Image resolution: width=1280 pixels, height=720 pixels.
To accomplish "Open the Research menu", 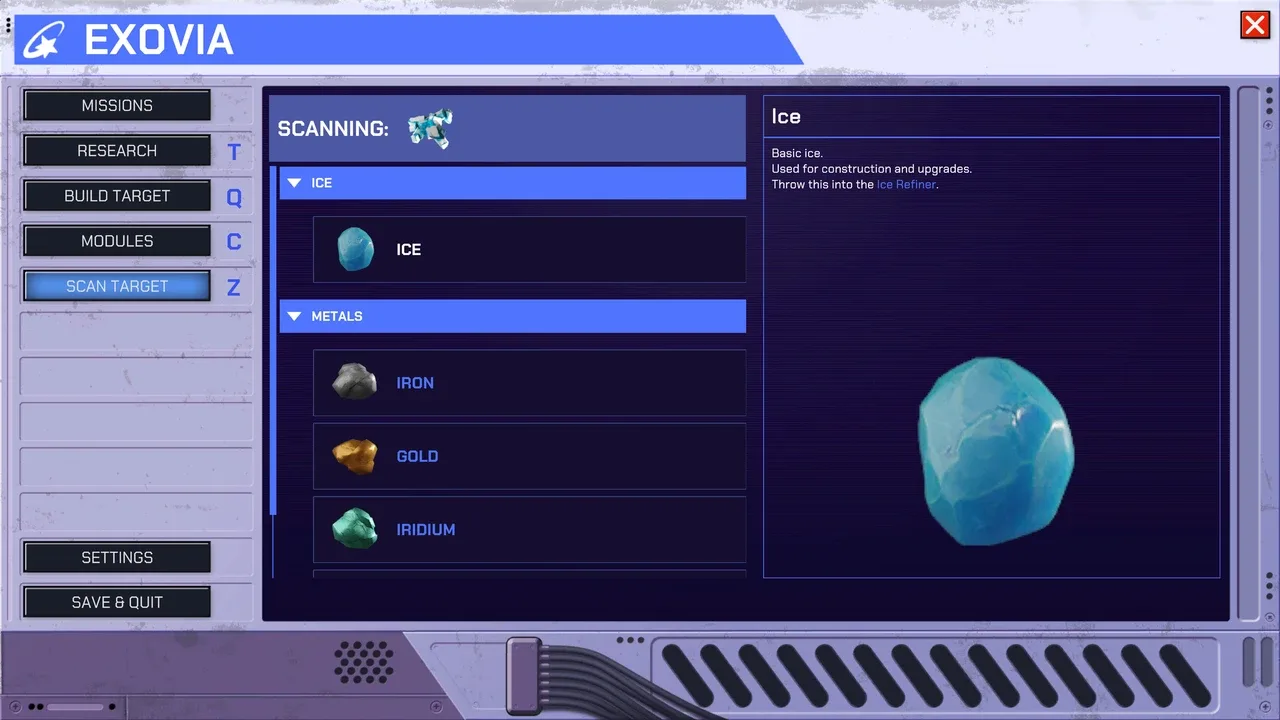I will [x=117, y=151].
